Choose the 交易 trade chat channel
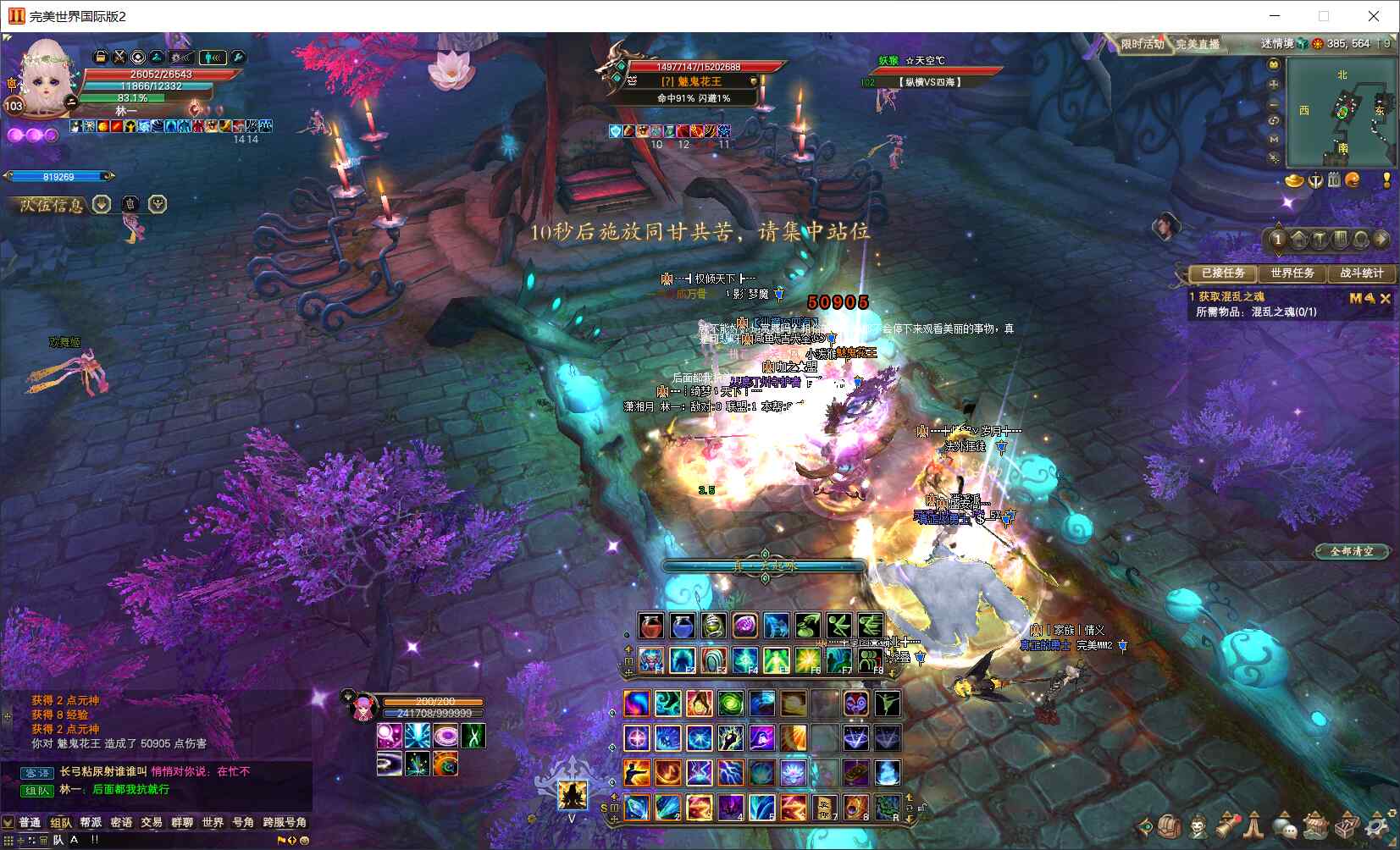 coord(152,822)
